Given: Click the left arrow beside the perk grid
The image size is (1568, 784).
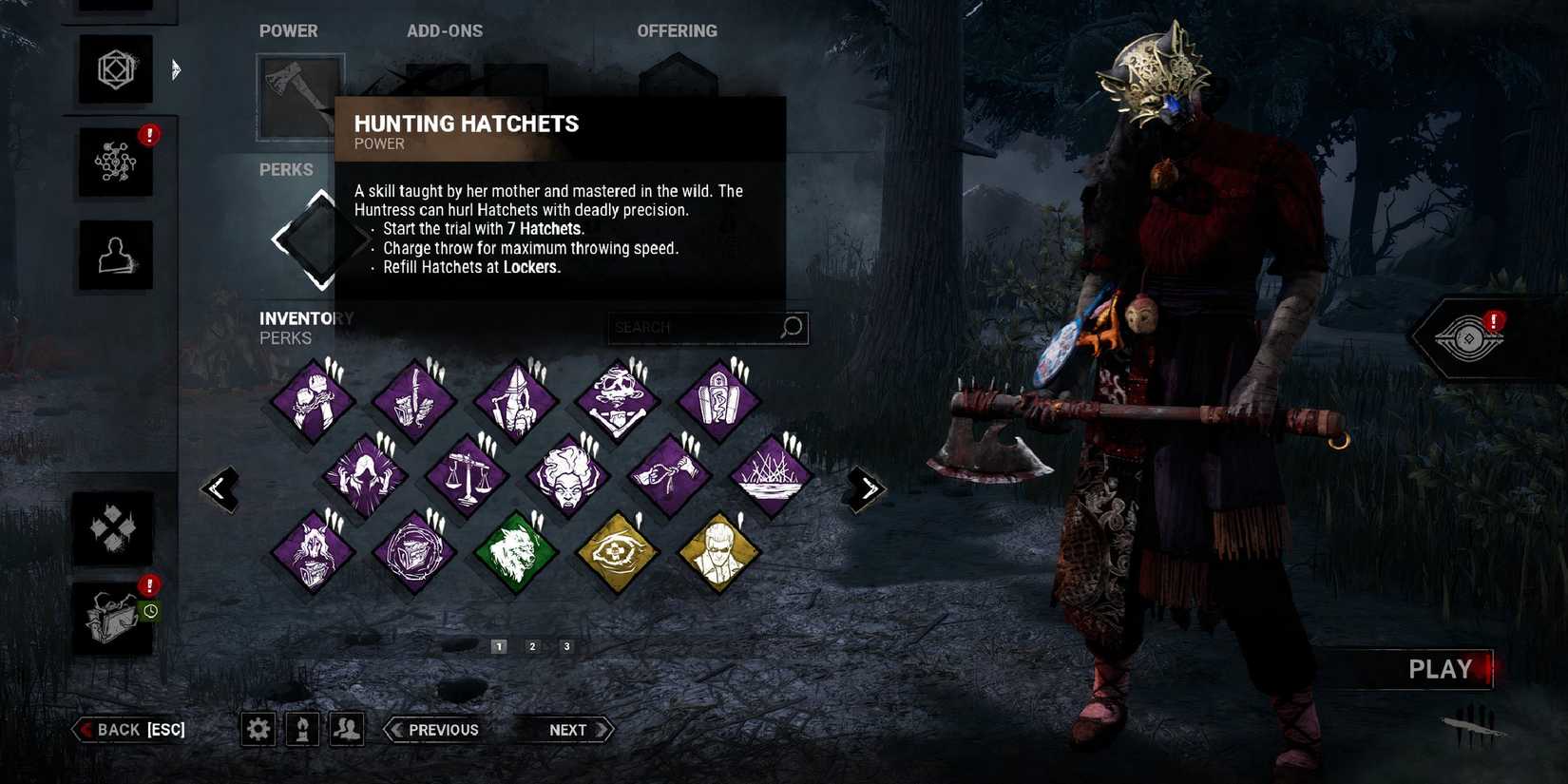Looking at the screenshot, I should click(x=220, y=488).
